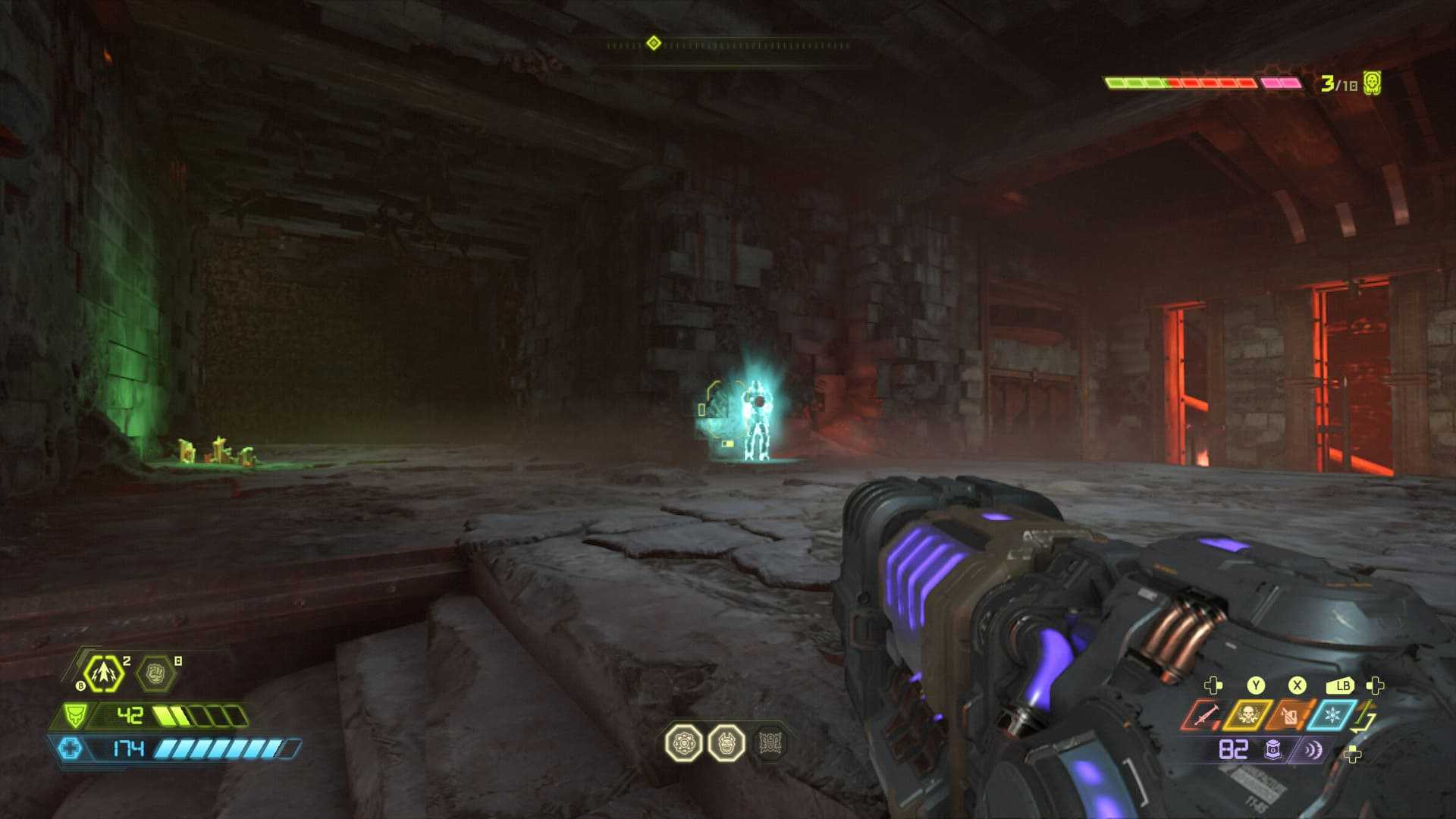Select the demon-face rune icon

coord(726,743)
